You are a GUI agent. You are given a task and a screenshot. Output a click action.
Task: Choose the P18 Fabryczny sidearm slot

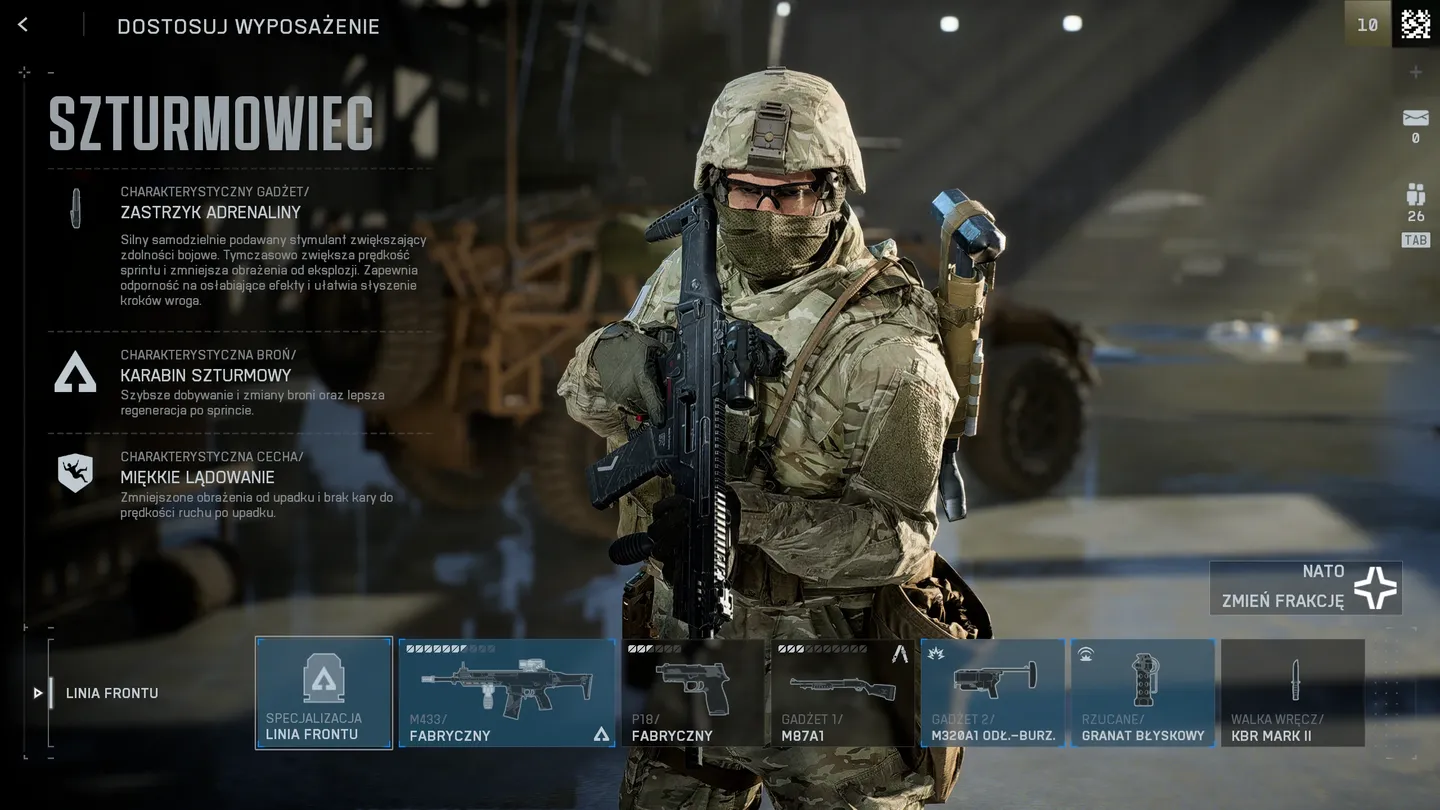pyautogui.click(x=692, y=693)
